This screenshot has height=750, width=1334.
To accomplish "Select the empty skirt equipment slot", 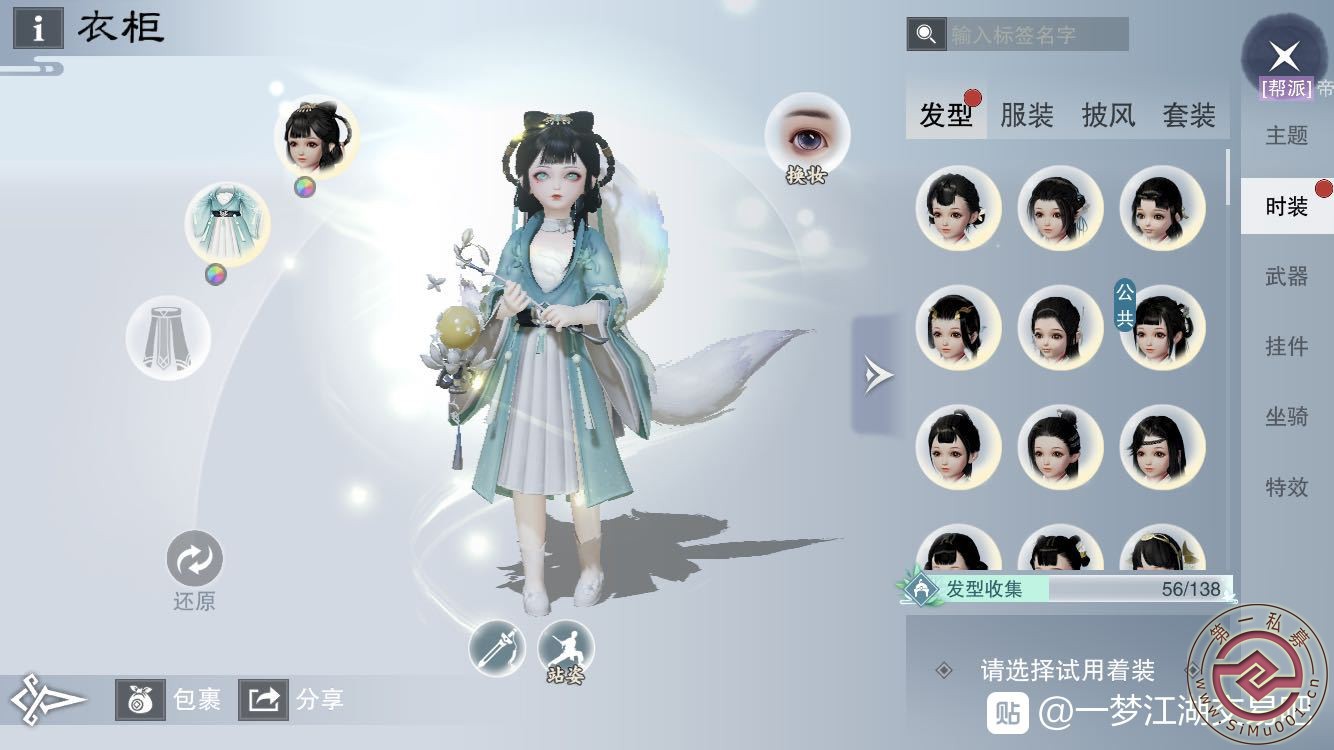I will tap(168, 338).
